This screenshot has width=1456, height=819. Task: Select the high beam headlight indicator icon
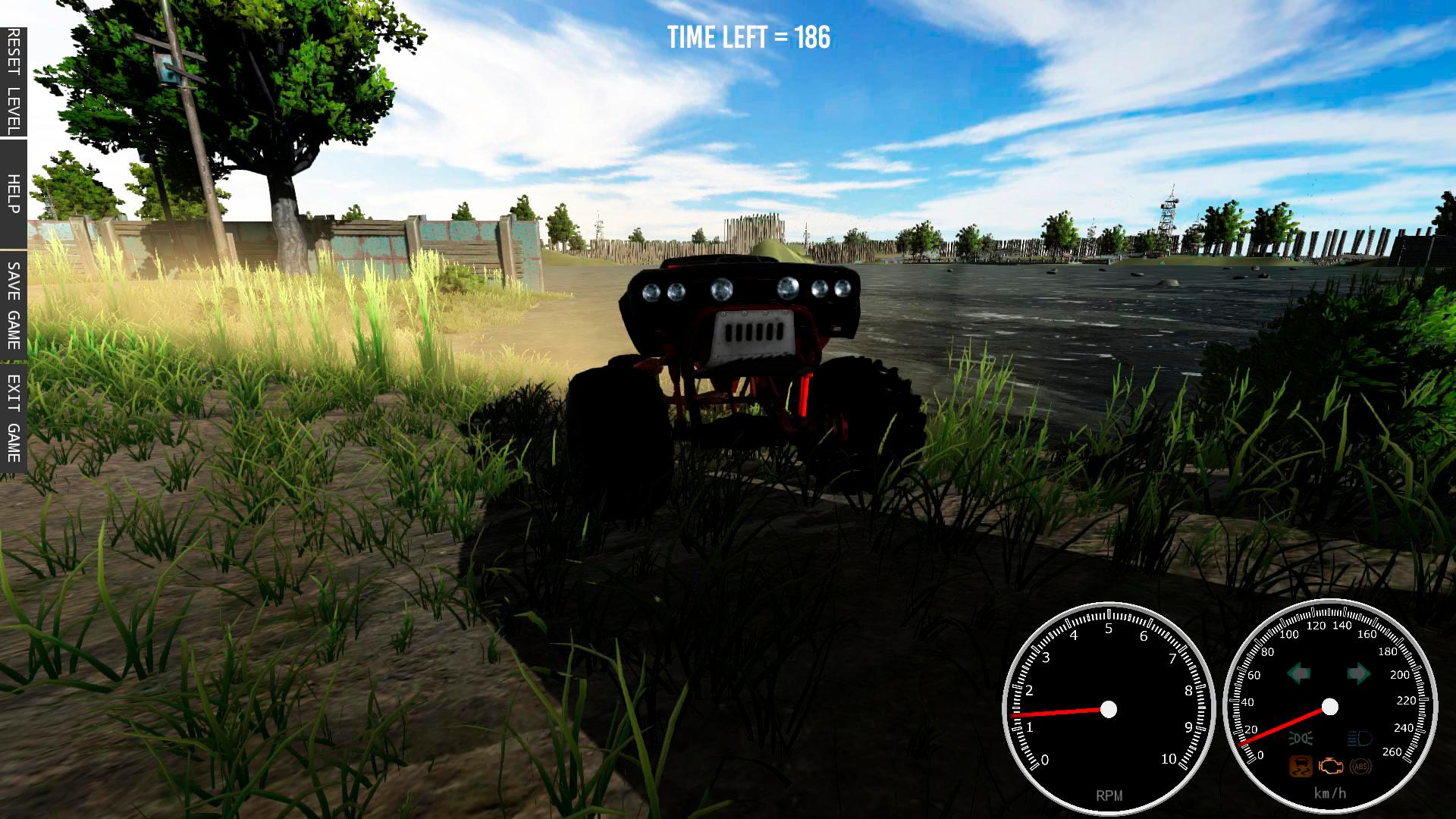[x=1359, y=739]
